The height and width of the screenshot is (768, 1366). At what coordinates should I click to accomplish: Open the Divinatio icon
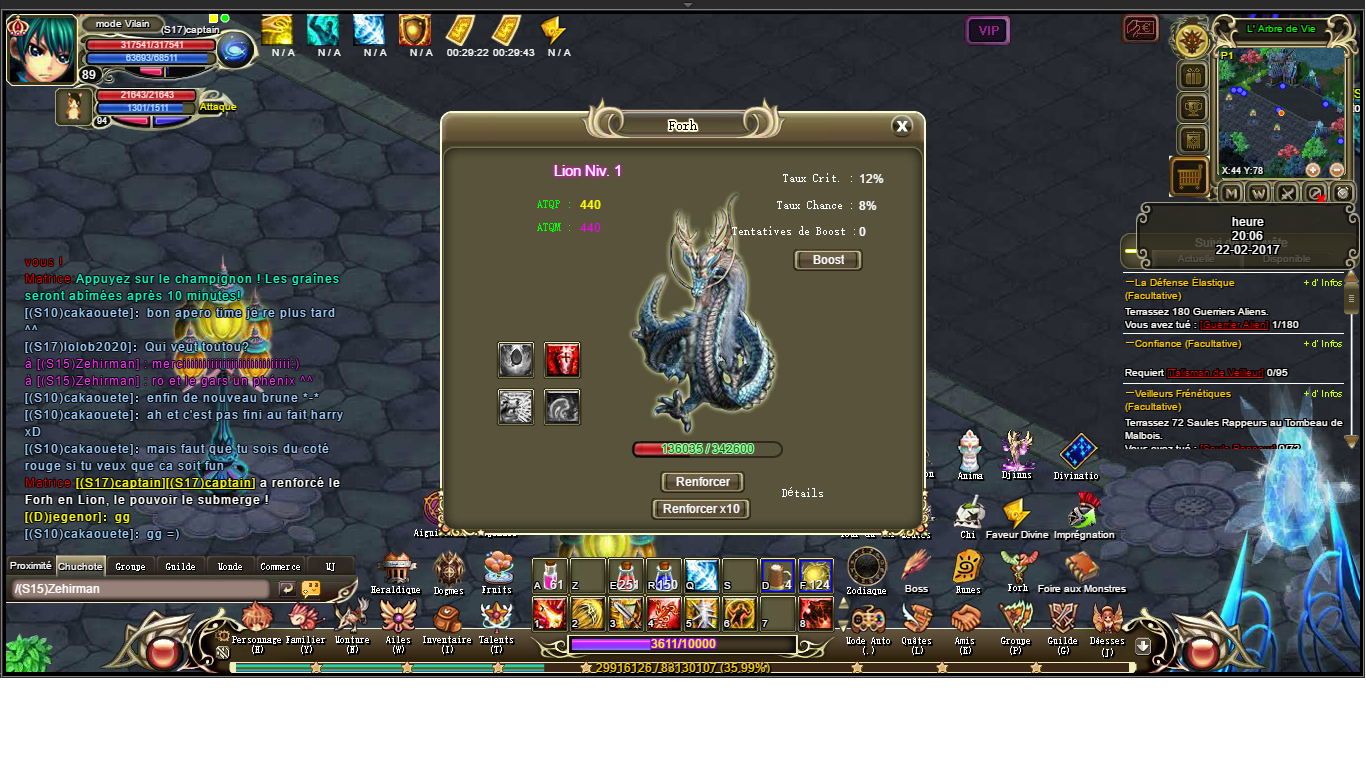pyautogui.click(x=1077, y=452)
